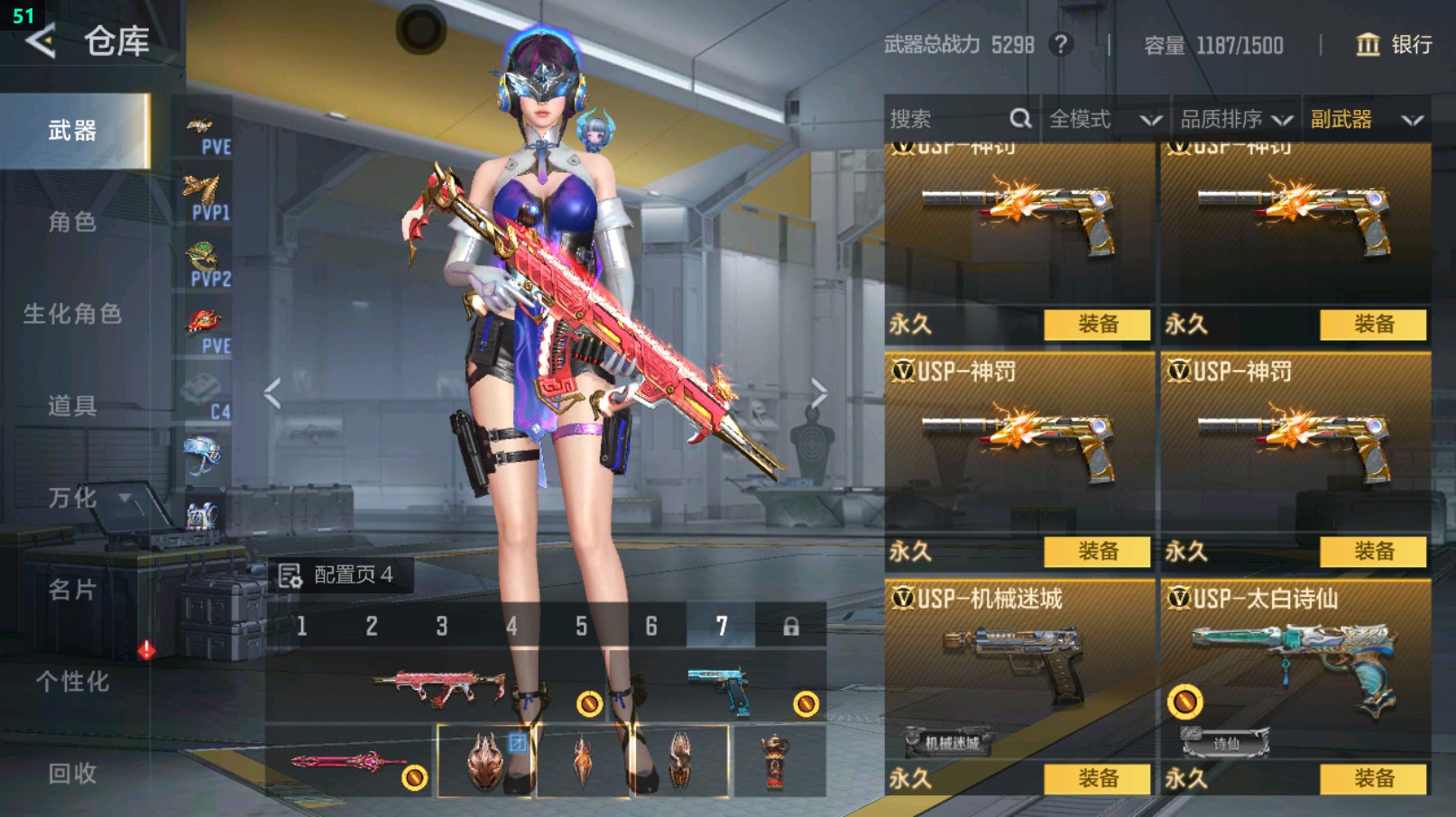Switch to the 角色 category tab
This screenshot has height=817, width=1456.
click(72, 222)
